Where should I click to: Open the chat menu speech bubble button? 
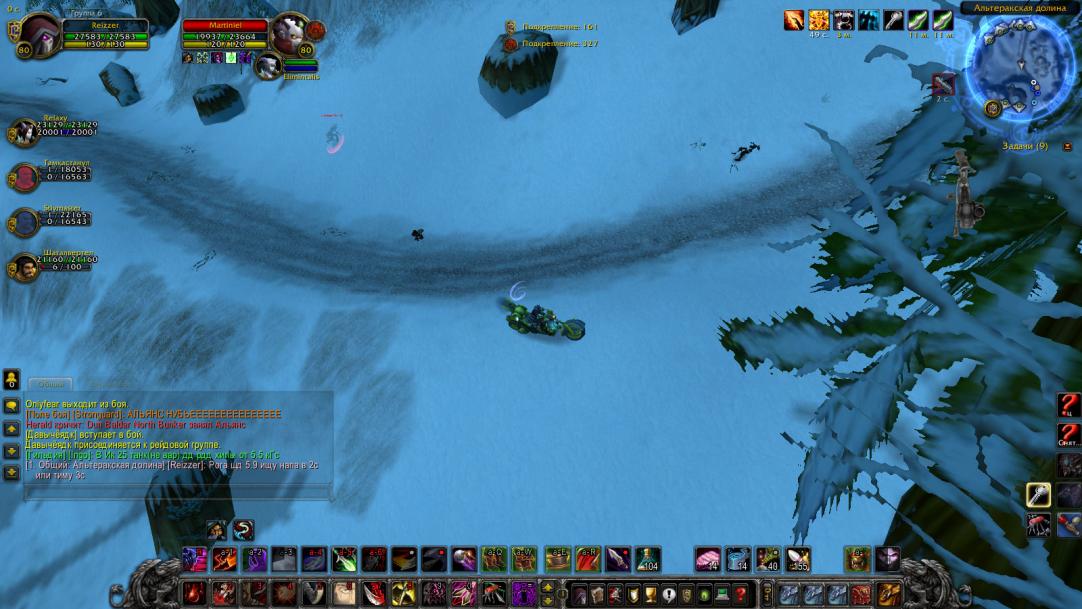pyautogui.click(x=12, y=406)
